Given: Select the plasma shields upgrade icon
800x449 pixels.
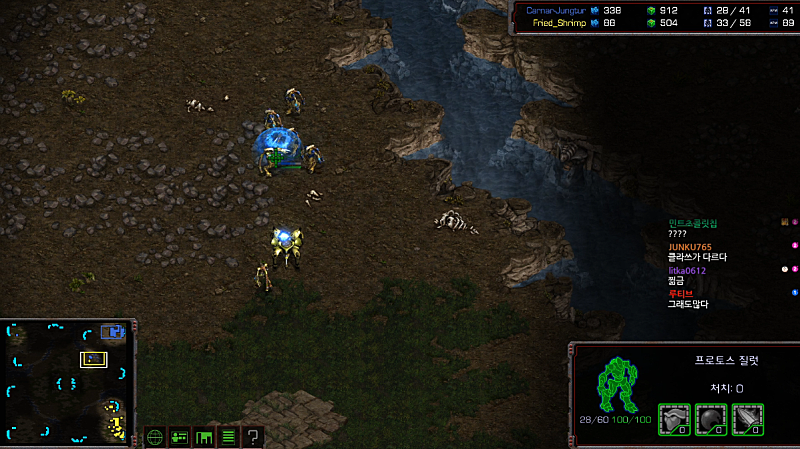Looking at the screenshot, I should [711, 418].
